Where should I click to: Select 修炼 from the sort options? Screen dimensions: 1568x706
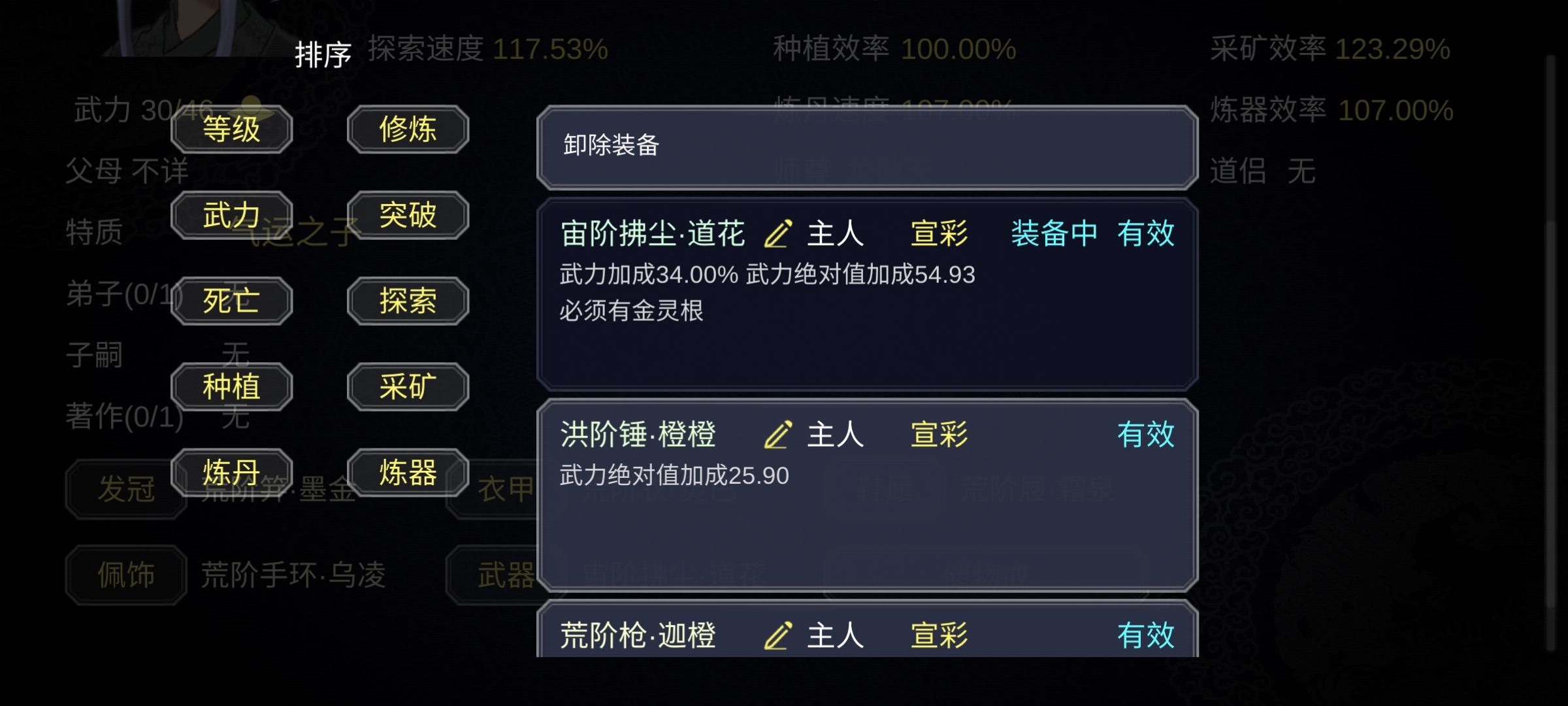[407, 129]
